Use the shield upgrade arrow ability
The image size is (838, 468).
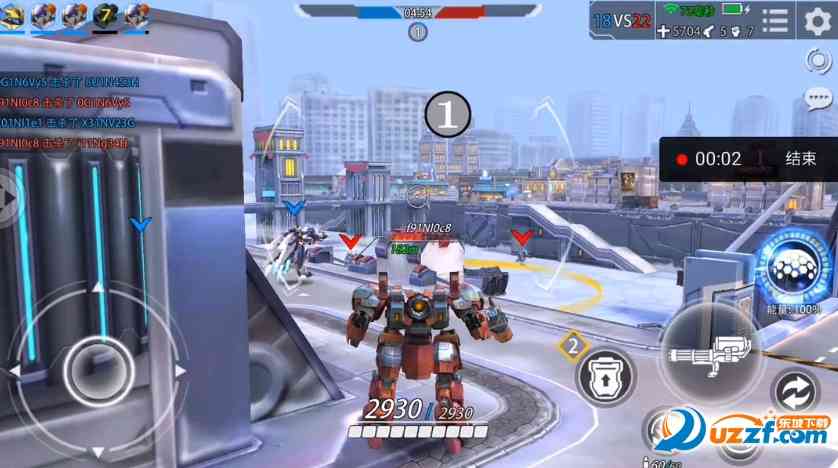pyautogui.click(x=605, y=374)
